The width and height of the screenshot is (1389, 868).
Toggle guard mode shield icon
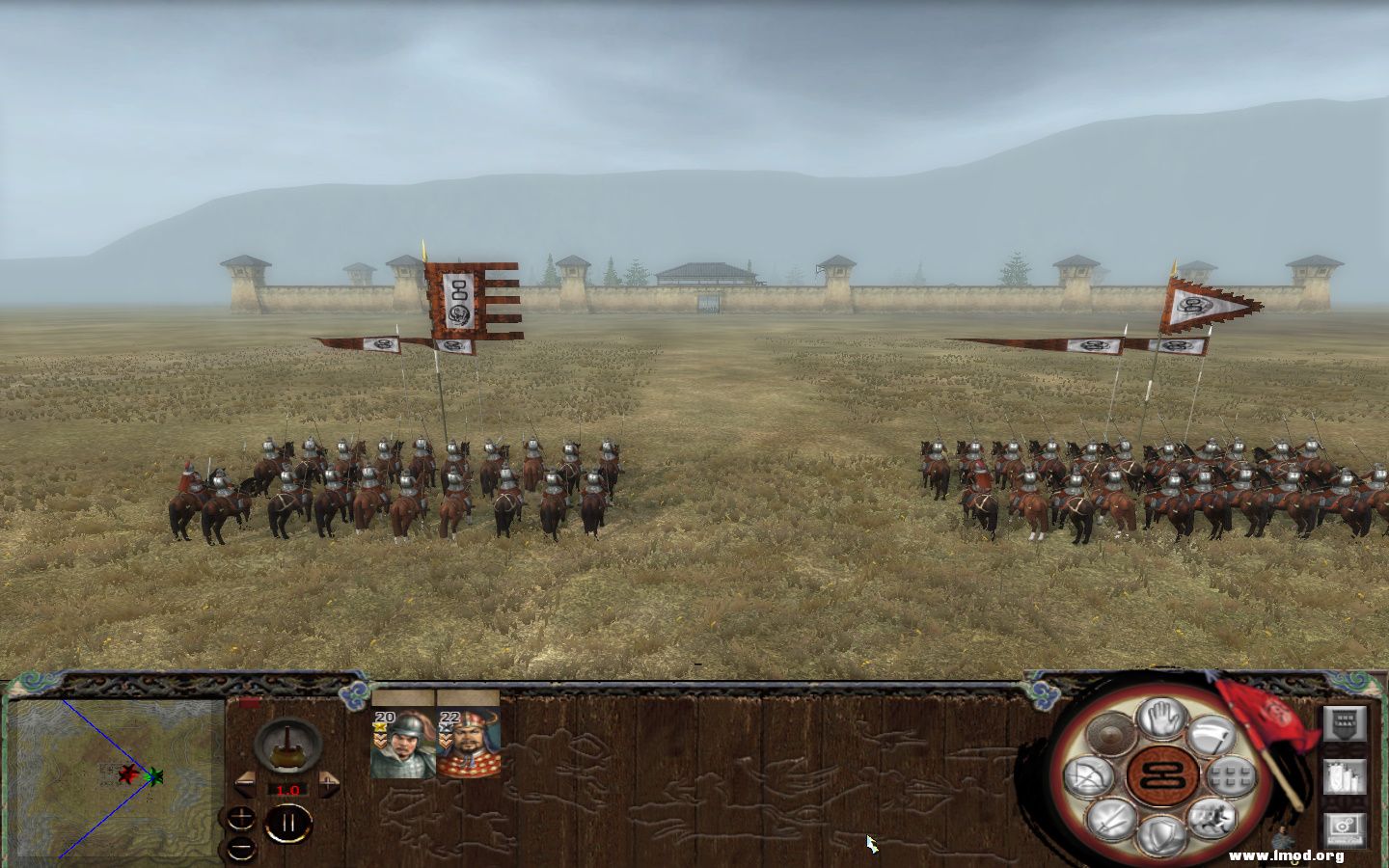(x=1163, y=831)
